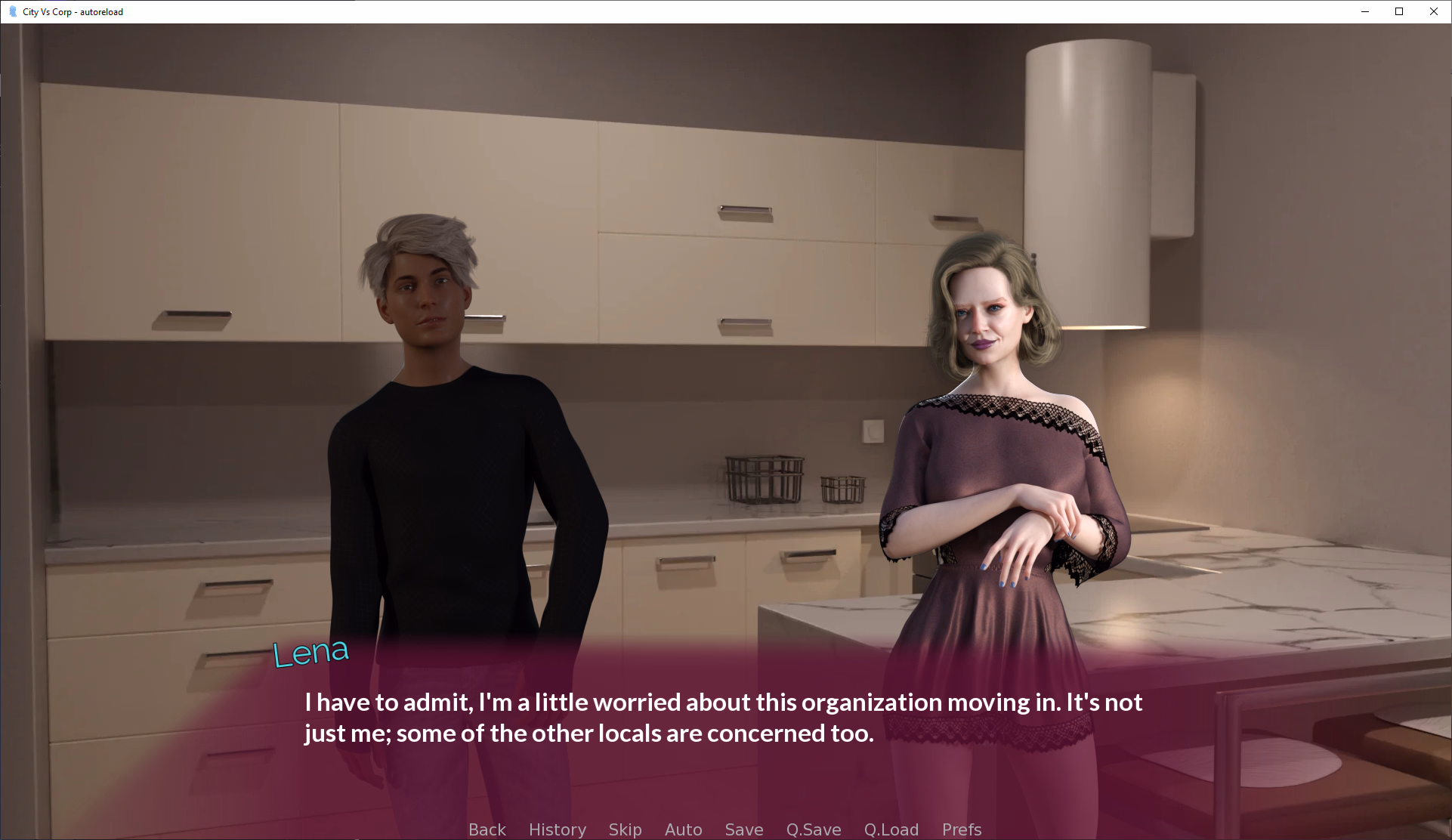This screenshot has height=840, width=1452.
Task: Activate Skip mode
Action: pos(625,829)
